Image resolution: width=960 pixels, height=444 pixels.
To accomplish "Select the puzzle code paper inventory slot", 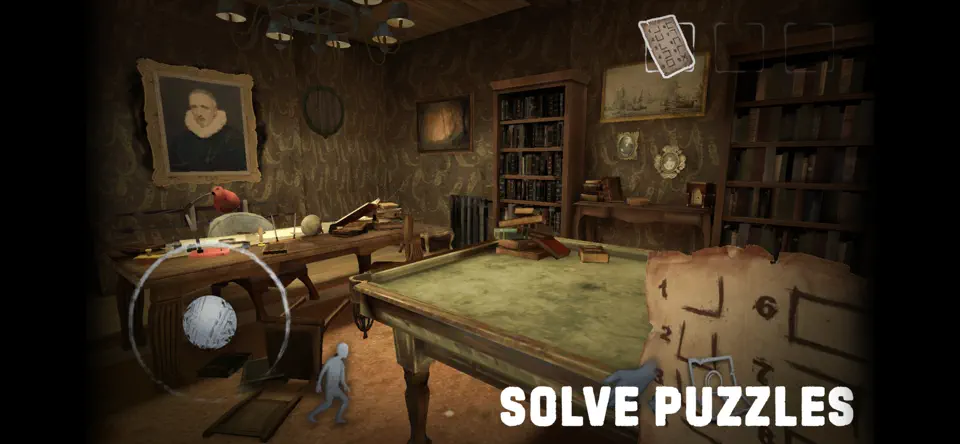I will [x=666, y=46].
